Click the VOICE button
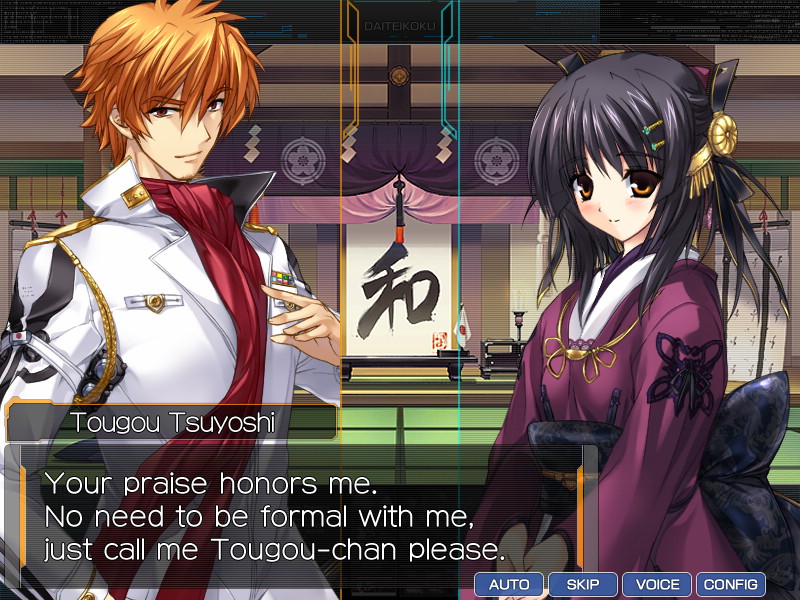The width and height of the screenshot is (800, 600). pos(656,584)
